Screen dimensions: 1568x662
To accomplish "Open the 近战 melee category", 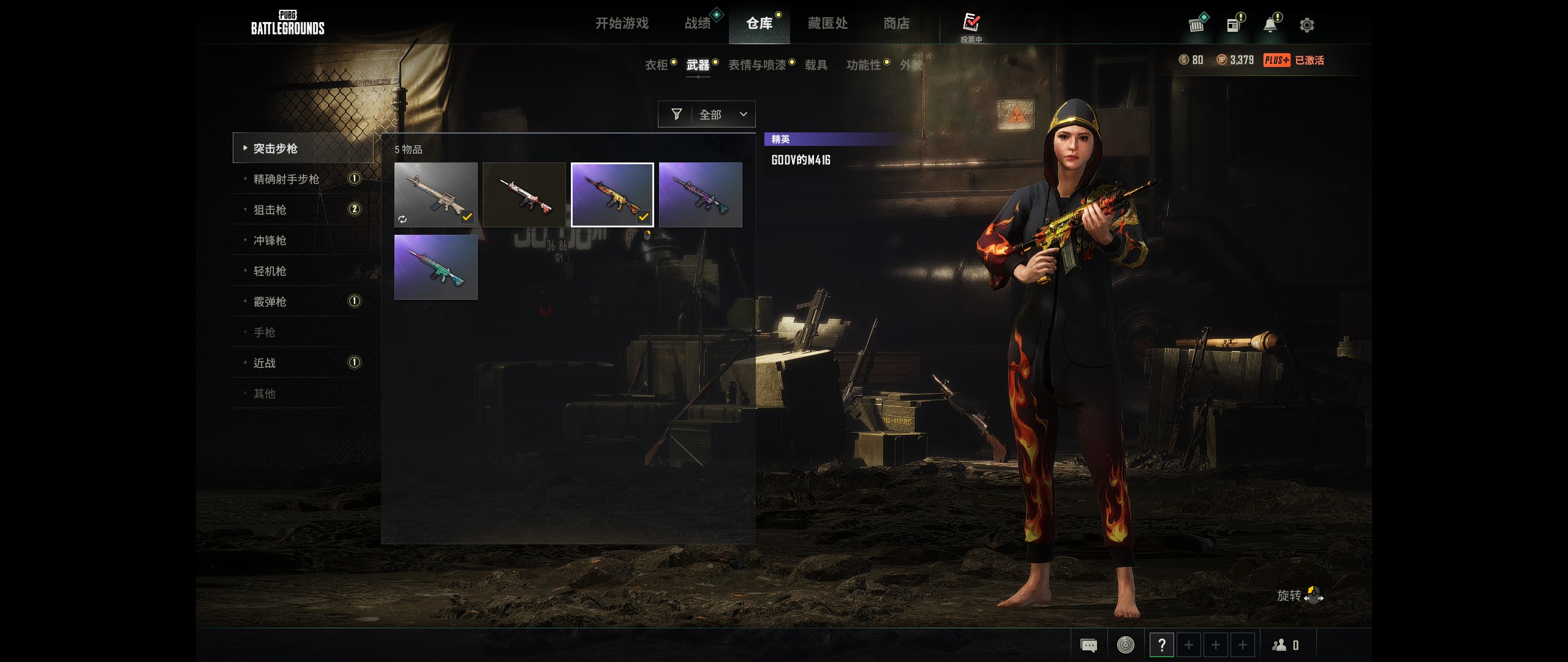I will (x=265, y=363).
